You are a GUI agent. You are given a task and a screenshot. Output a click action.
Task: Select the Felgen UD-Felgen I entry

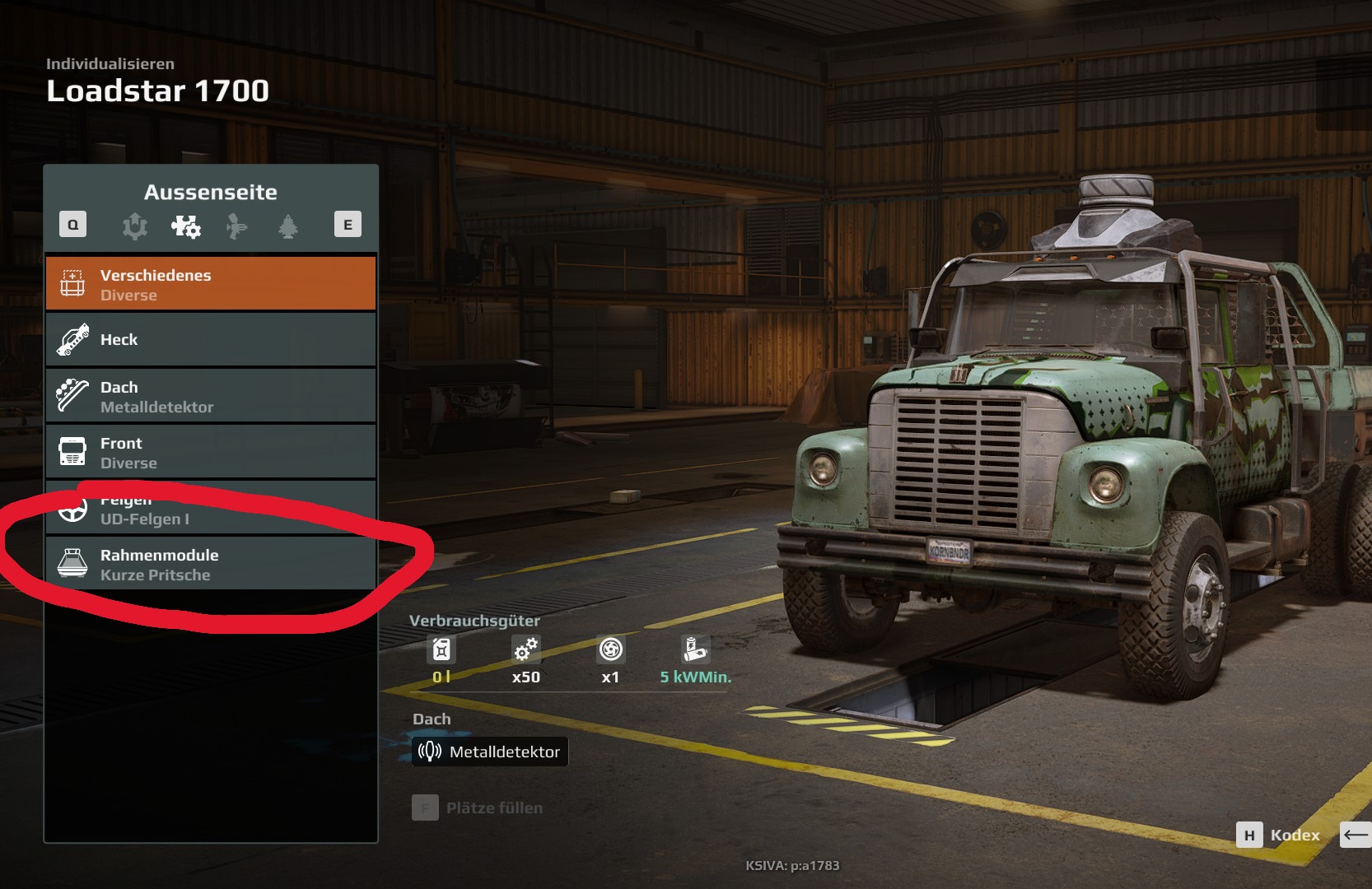(x=211, y=510)
